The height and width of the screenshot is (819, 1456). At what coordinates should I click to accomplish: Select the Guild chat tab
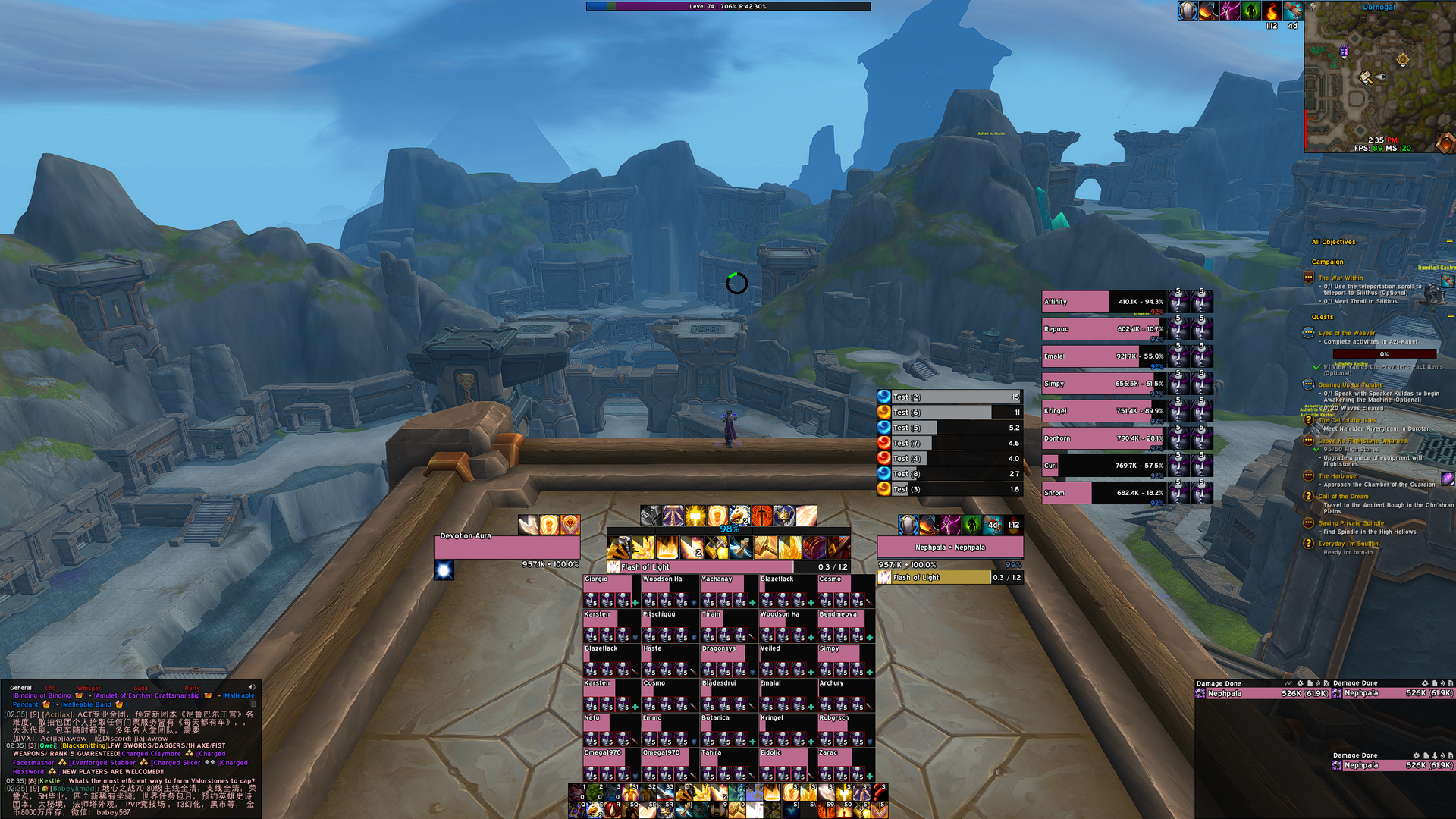tap(141, 688)
